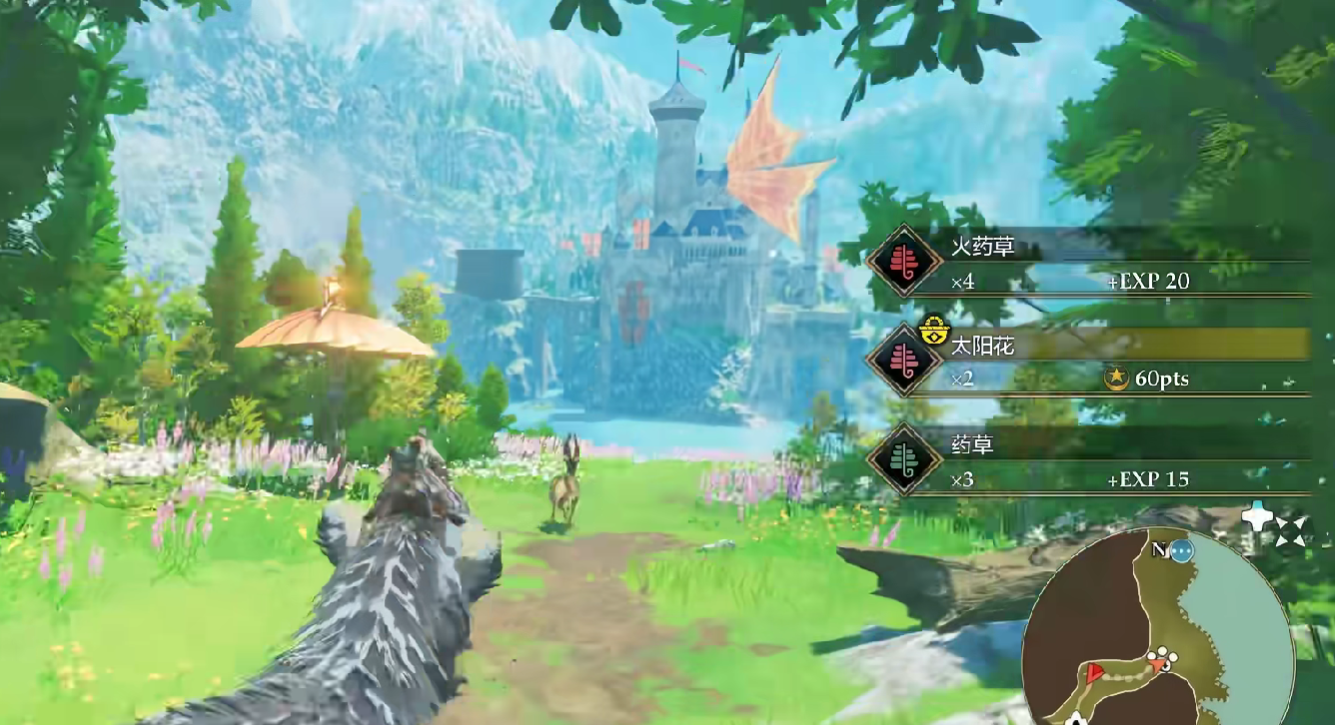The image size is (1335, 725).
Task: Select the red flag marker on minimap
Action: tap(1096, 671)
